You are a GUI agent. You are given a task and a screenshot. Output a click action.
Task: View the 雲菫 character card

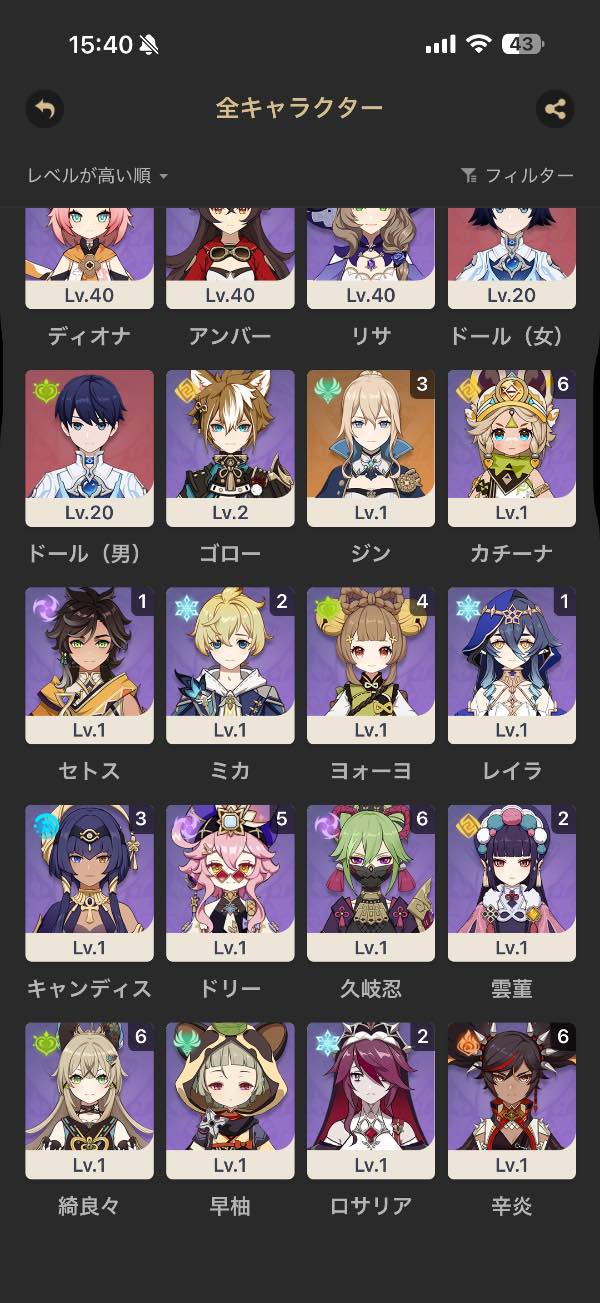(x=512, y=883)
